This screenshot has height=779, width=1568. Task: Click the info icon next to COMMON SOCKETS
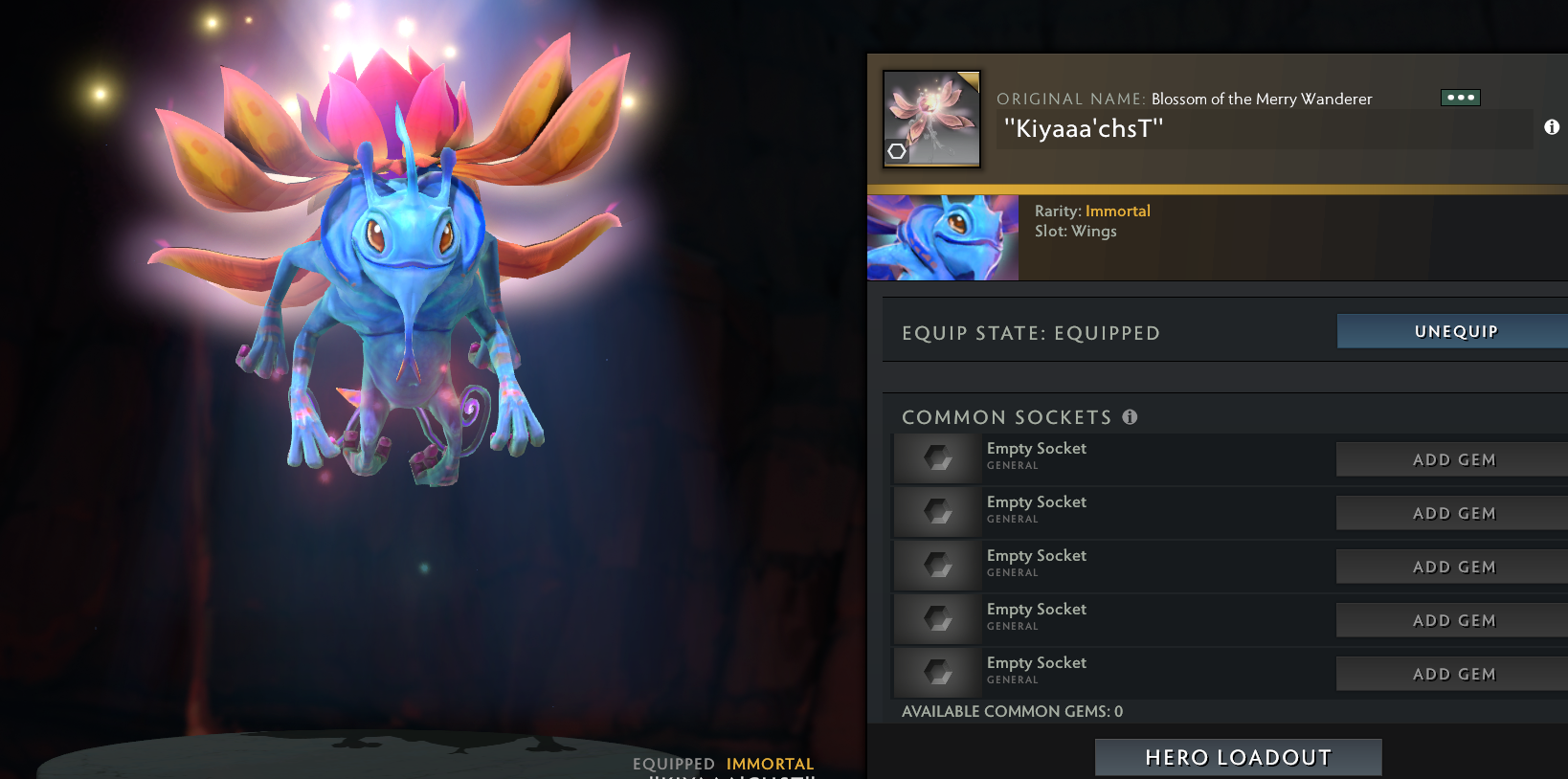coord(1130,417)
